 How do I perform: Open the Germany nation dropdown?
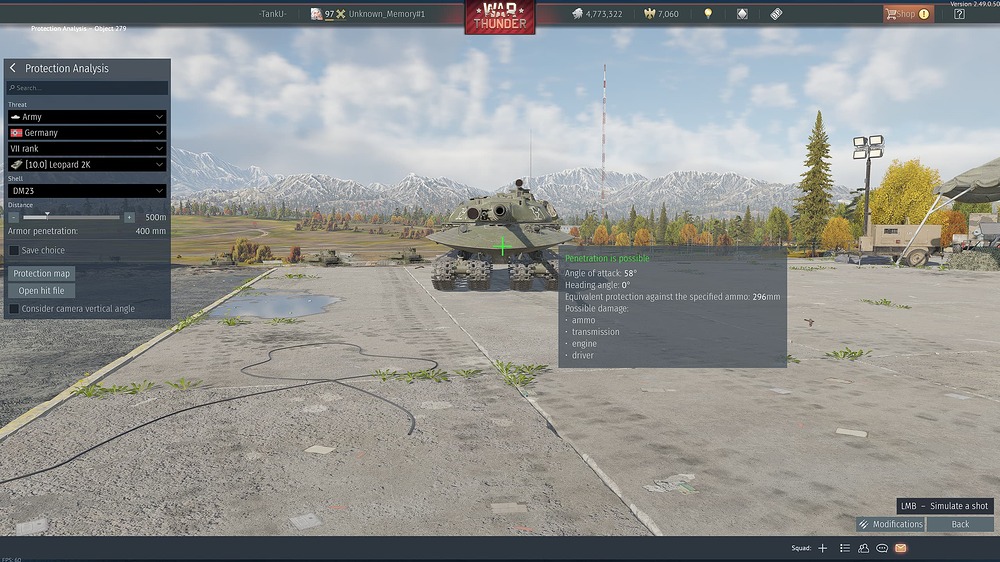(87, 133)
